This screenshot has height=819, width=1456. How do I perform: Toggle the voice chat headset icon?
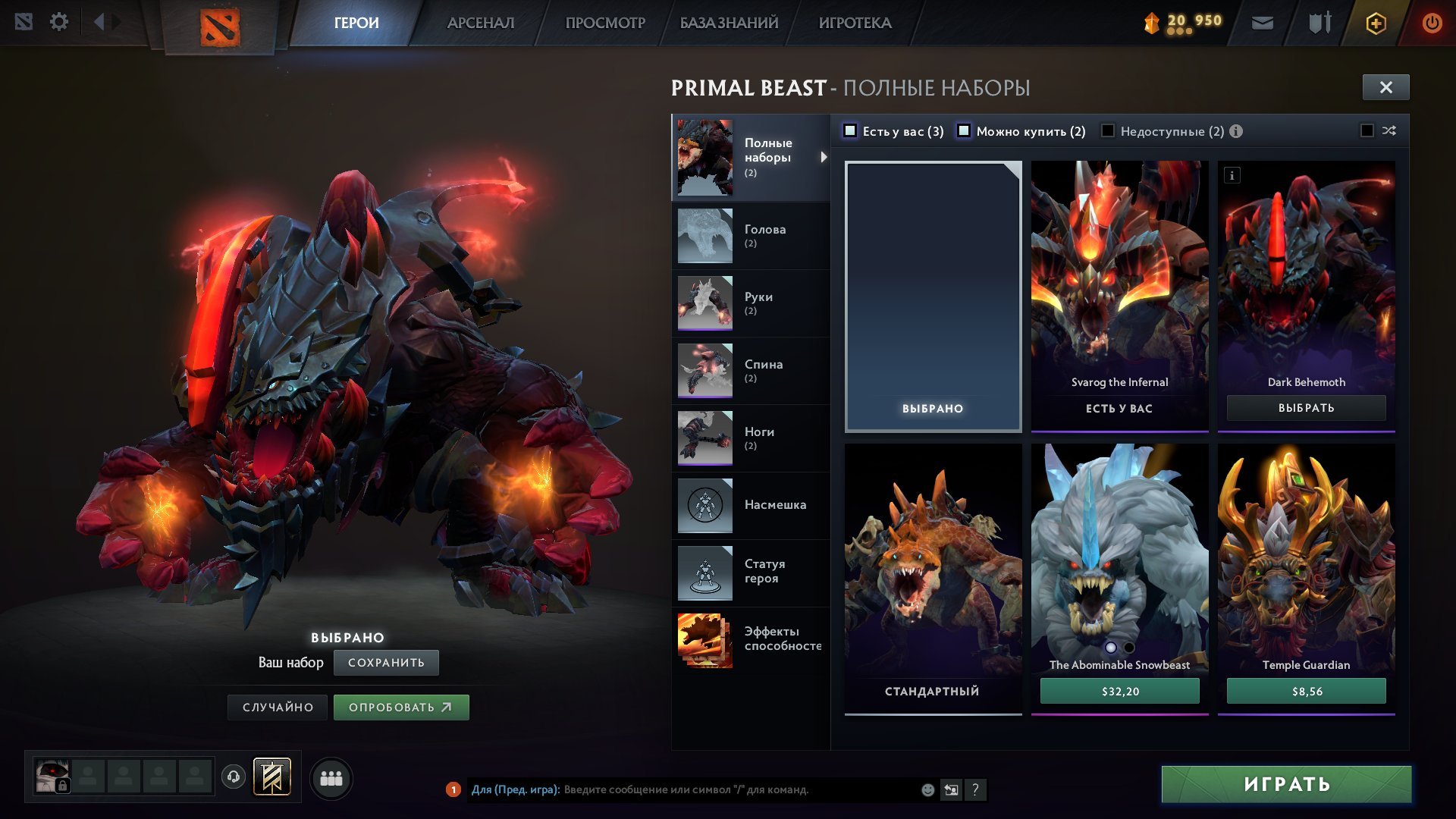(x=232, y=777)
